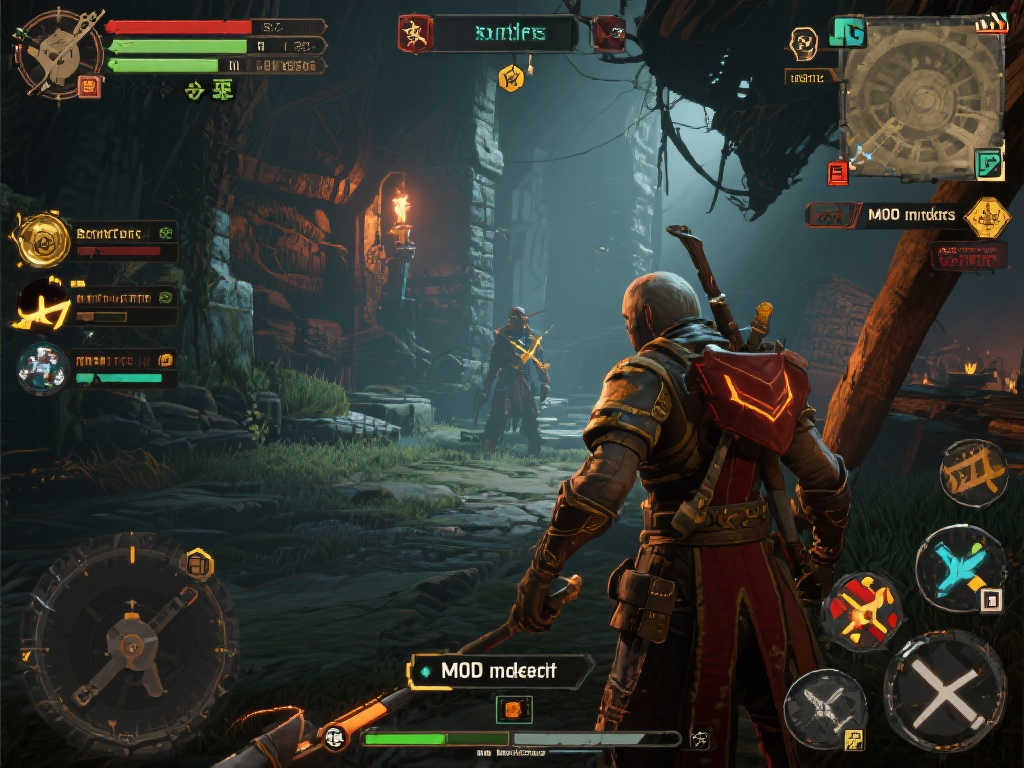Select the armored figure party member portrait

43,366
